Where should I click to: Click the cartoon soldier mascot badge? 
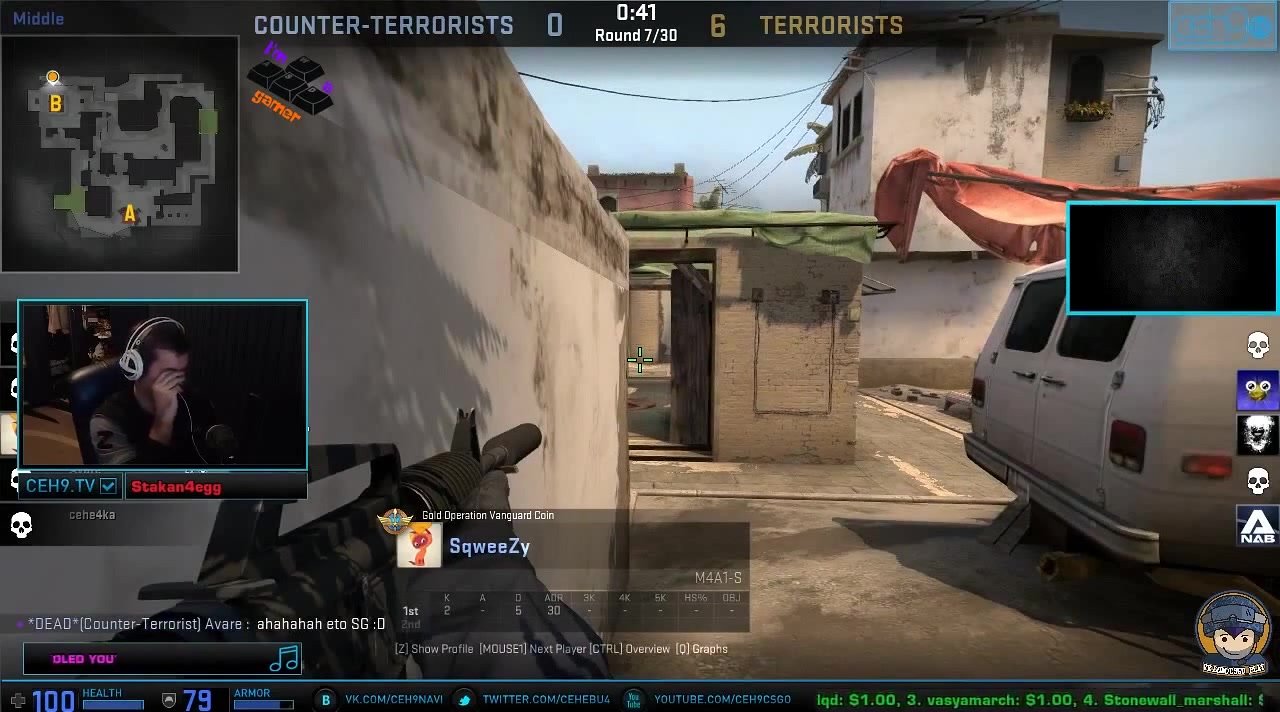pyautogui.click(x=1233, y=632)
